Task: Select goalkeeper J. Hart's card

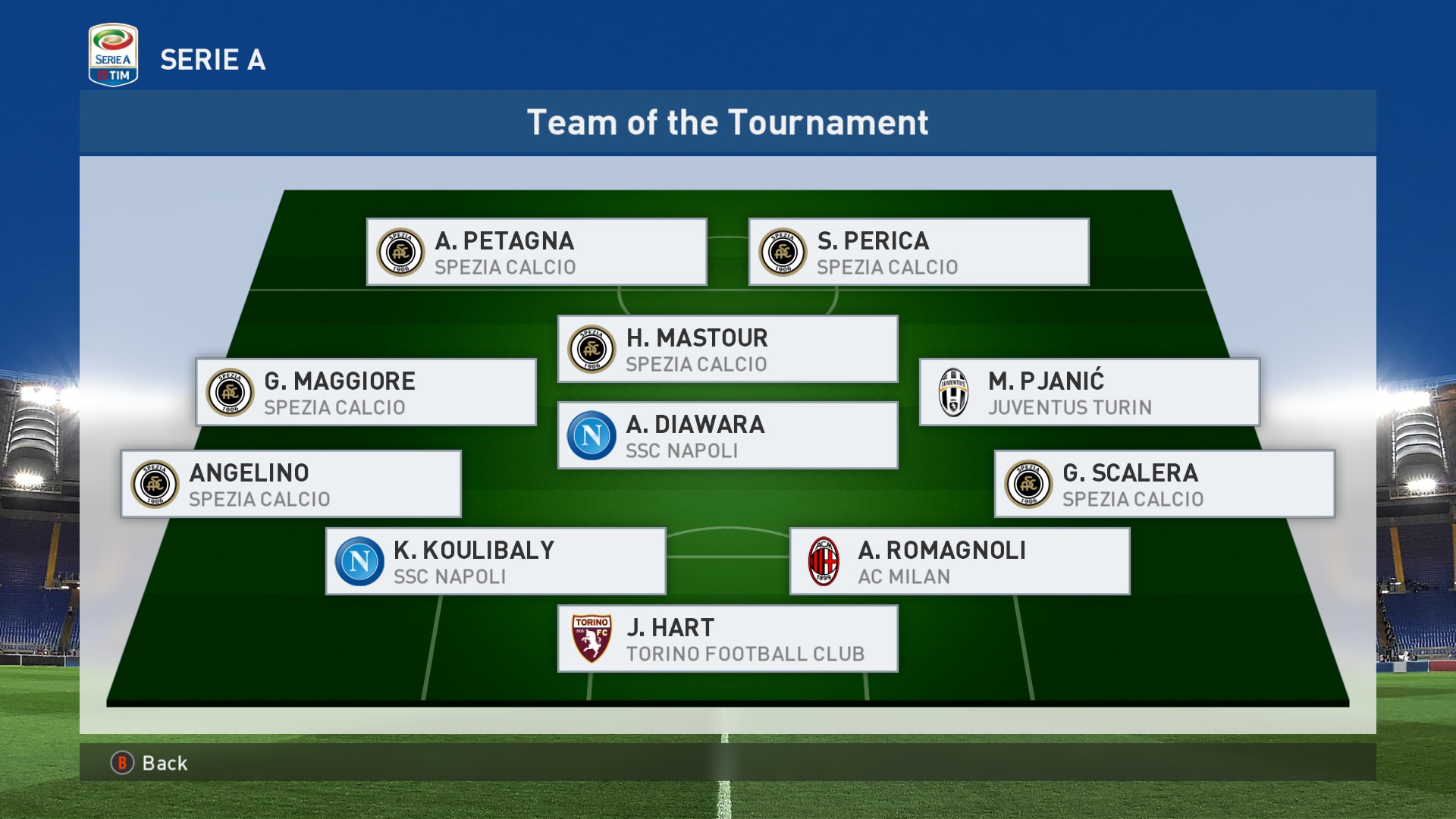Action: click(x=727, y=639)
